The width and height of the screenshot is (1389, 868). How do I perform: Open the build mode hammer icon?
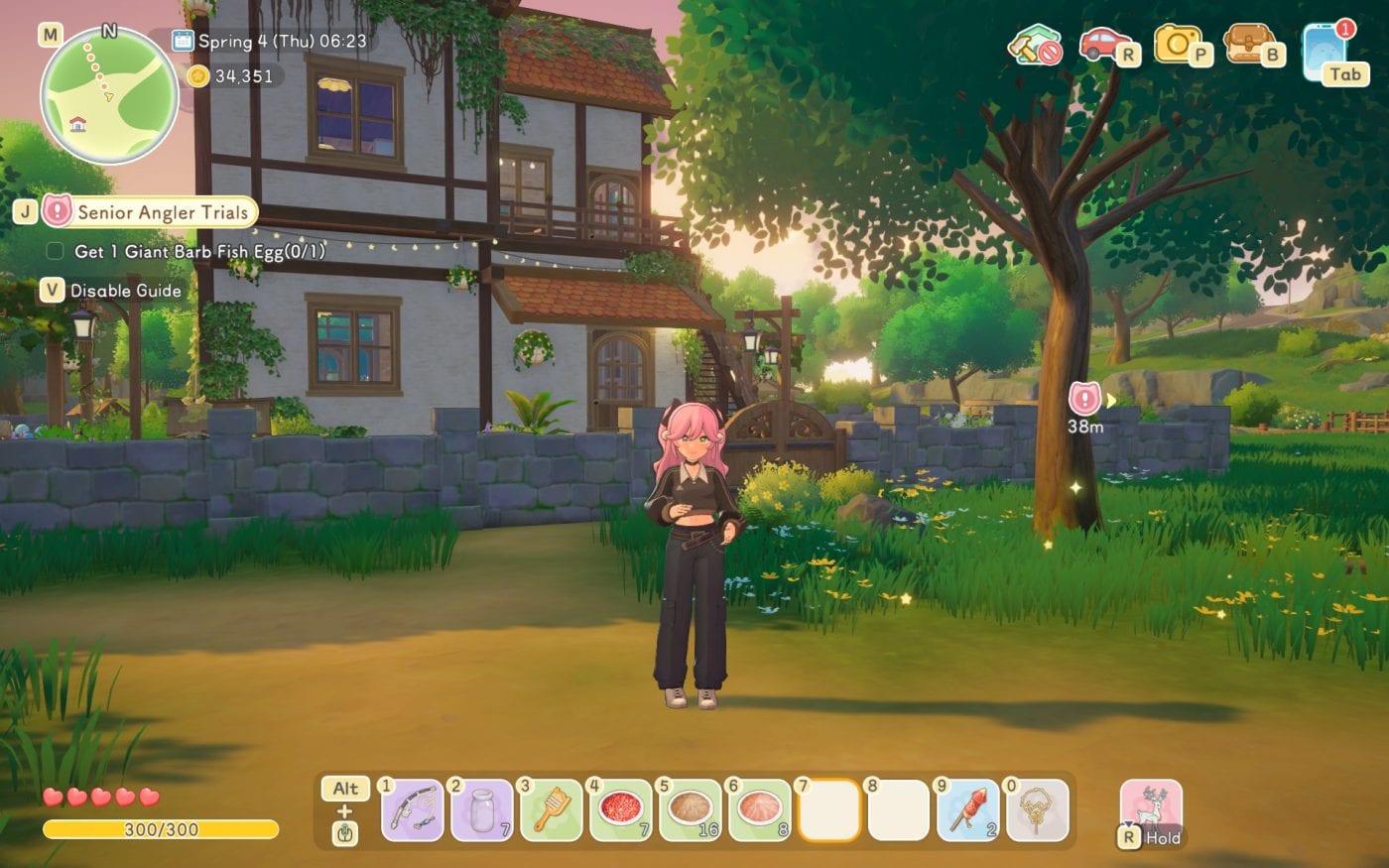(1034, 45)
